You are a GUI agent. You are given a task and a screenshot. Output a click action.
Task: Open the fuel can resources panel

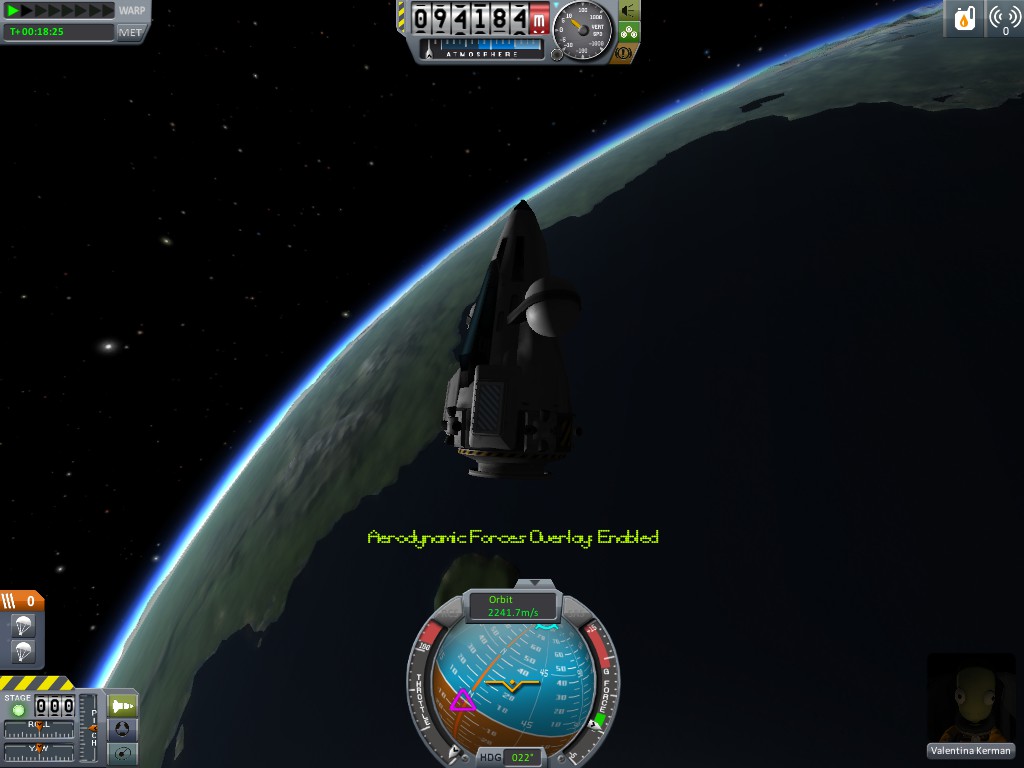click(965, 18)
